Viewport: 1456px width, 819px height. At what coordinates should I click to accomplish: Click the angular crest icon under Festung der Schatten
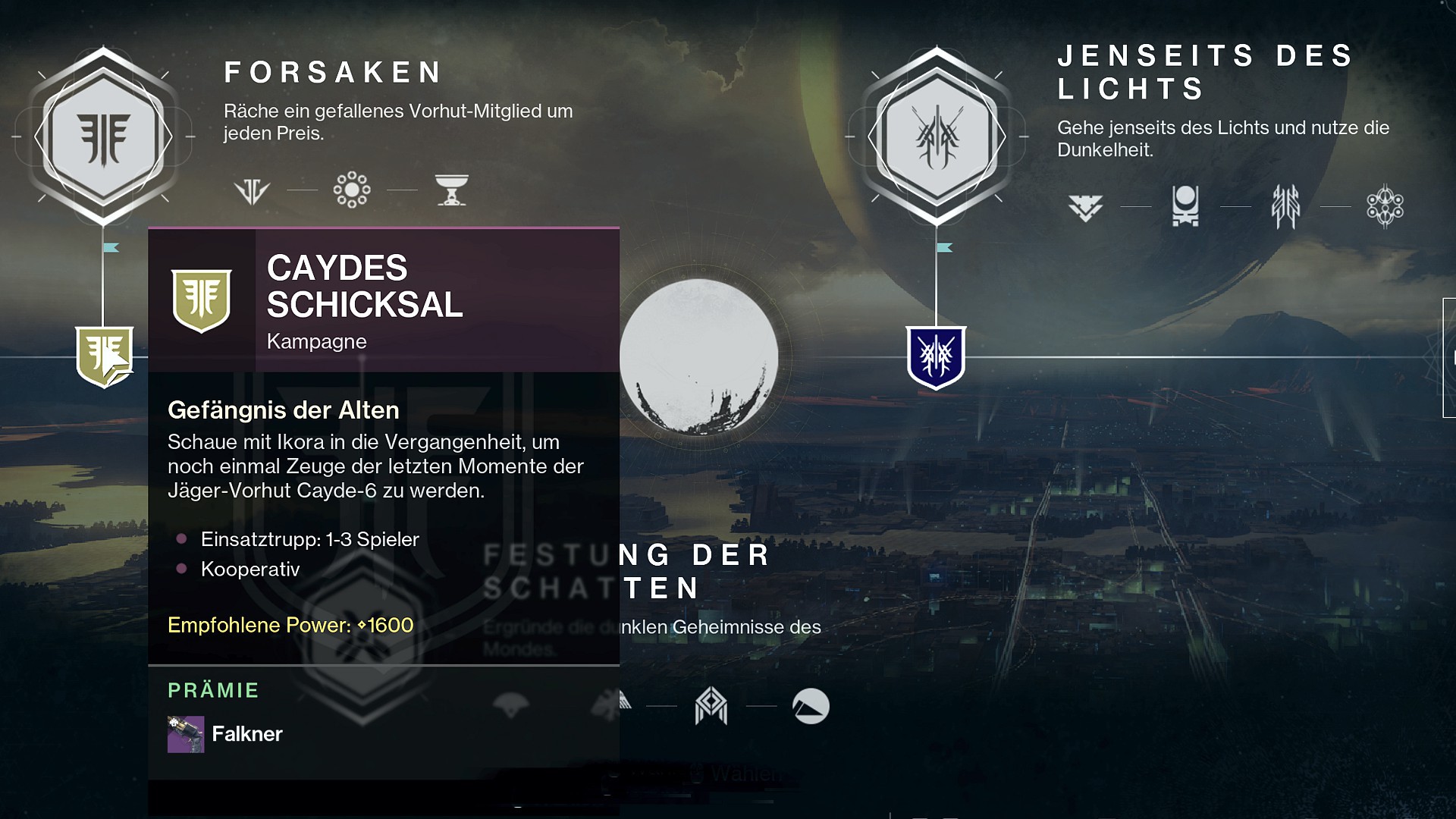(711, 707)
